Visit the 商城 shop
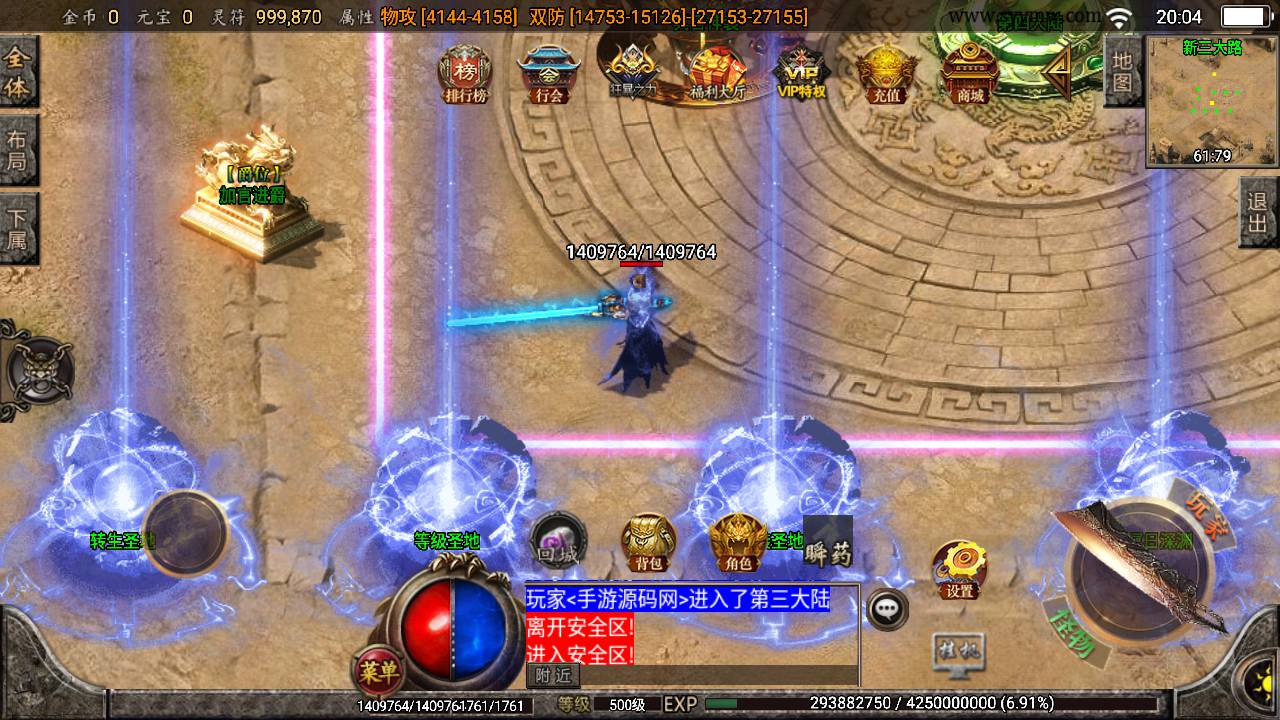This screenshot has width=1280, height=720. [x=970, y=72]
